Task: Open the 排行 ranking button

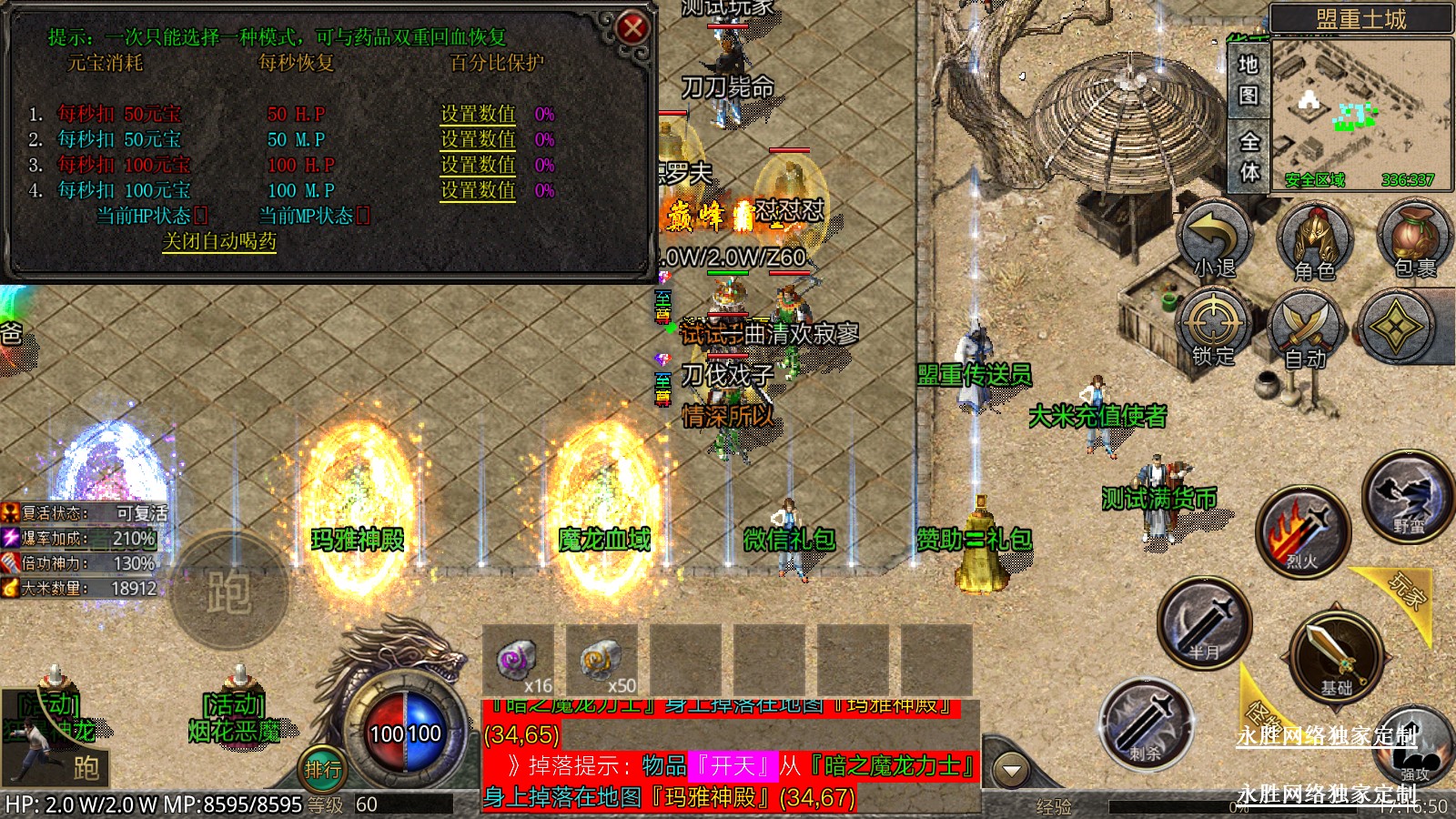Action: coord(322,770)
